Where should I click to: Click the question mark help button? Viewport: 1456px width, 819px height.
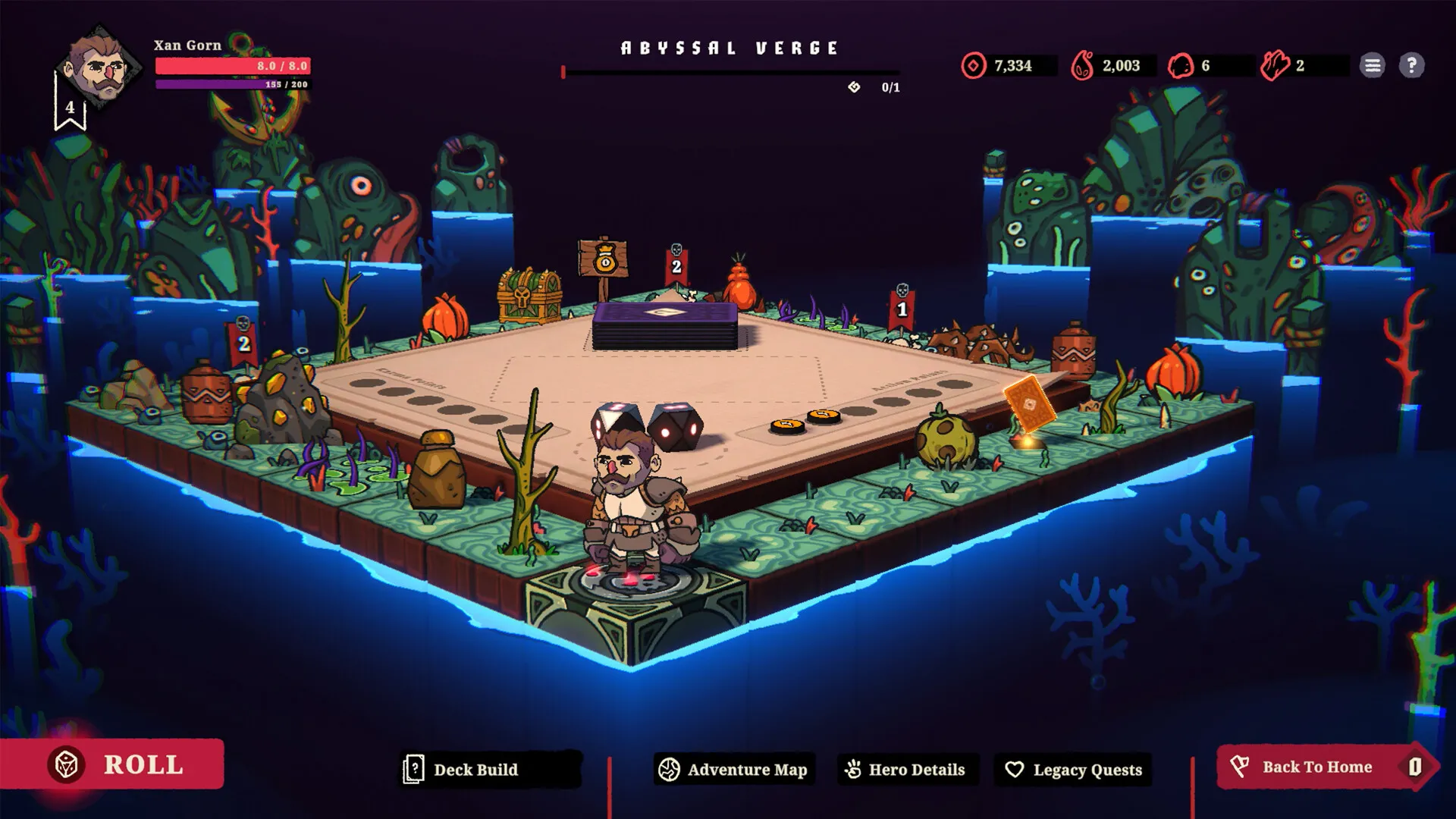click(x=1411, y=65)
